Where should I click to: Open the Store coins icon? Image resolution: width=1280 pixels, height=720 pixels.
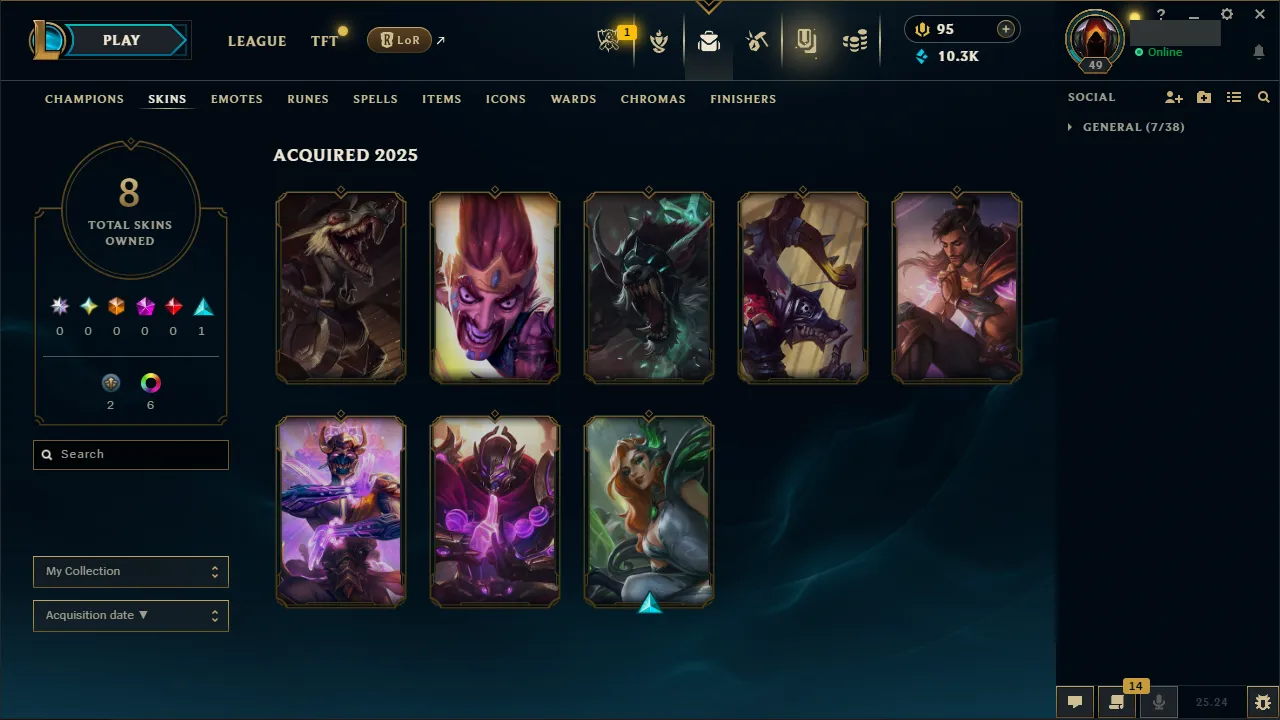point(855,42)
